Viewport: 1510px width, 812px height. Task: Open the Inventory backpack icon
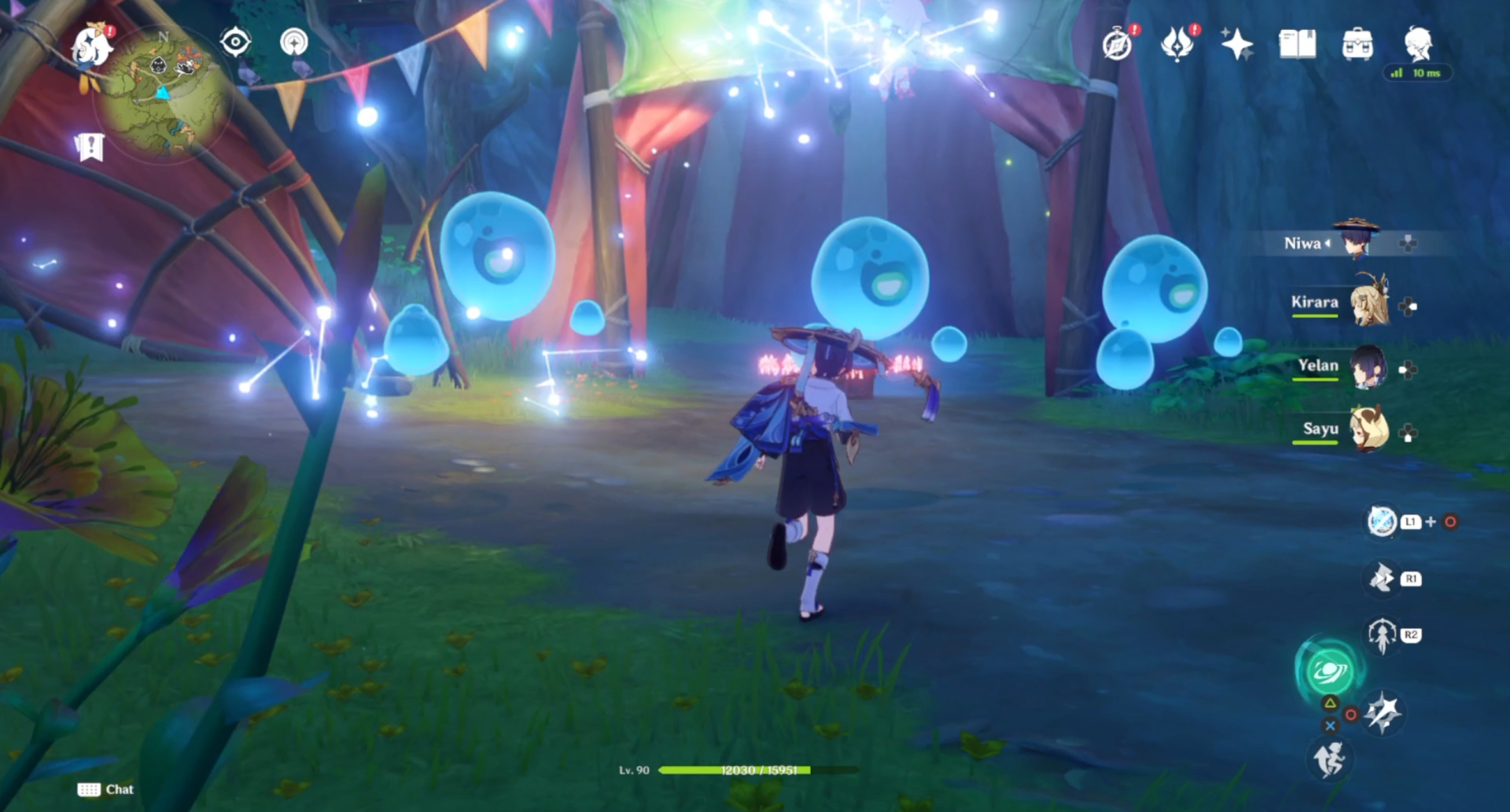tap(1359, 45)
